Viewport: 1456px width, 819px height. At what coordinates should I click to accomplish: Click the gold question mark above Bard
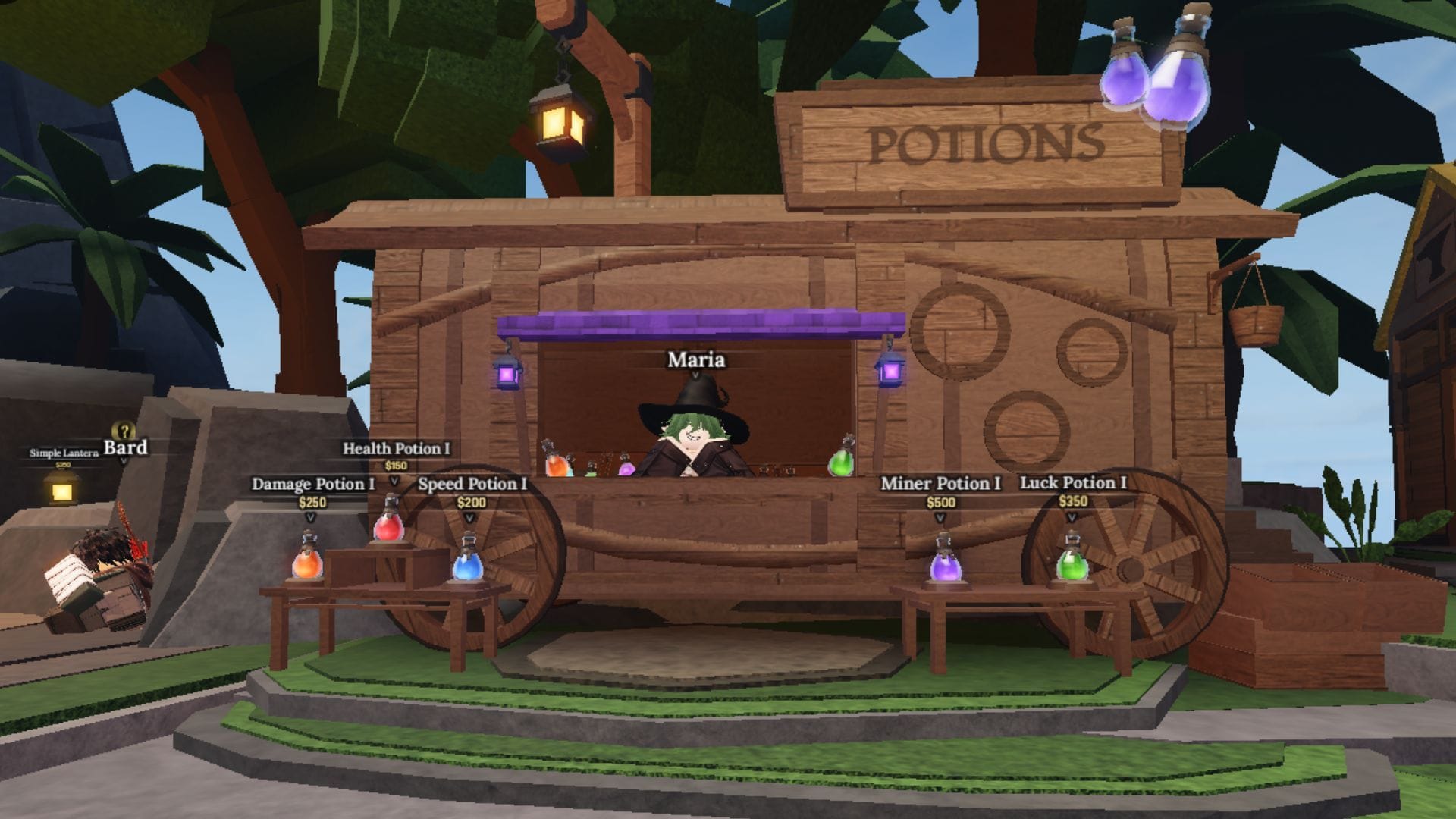point(123,431)
